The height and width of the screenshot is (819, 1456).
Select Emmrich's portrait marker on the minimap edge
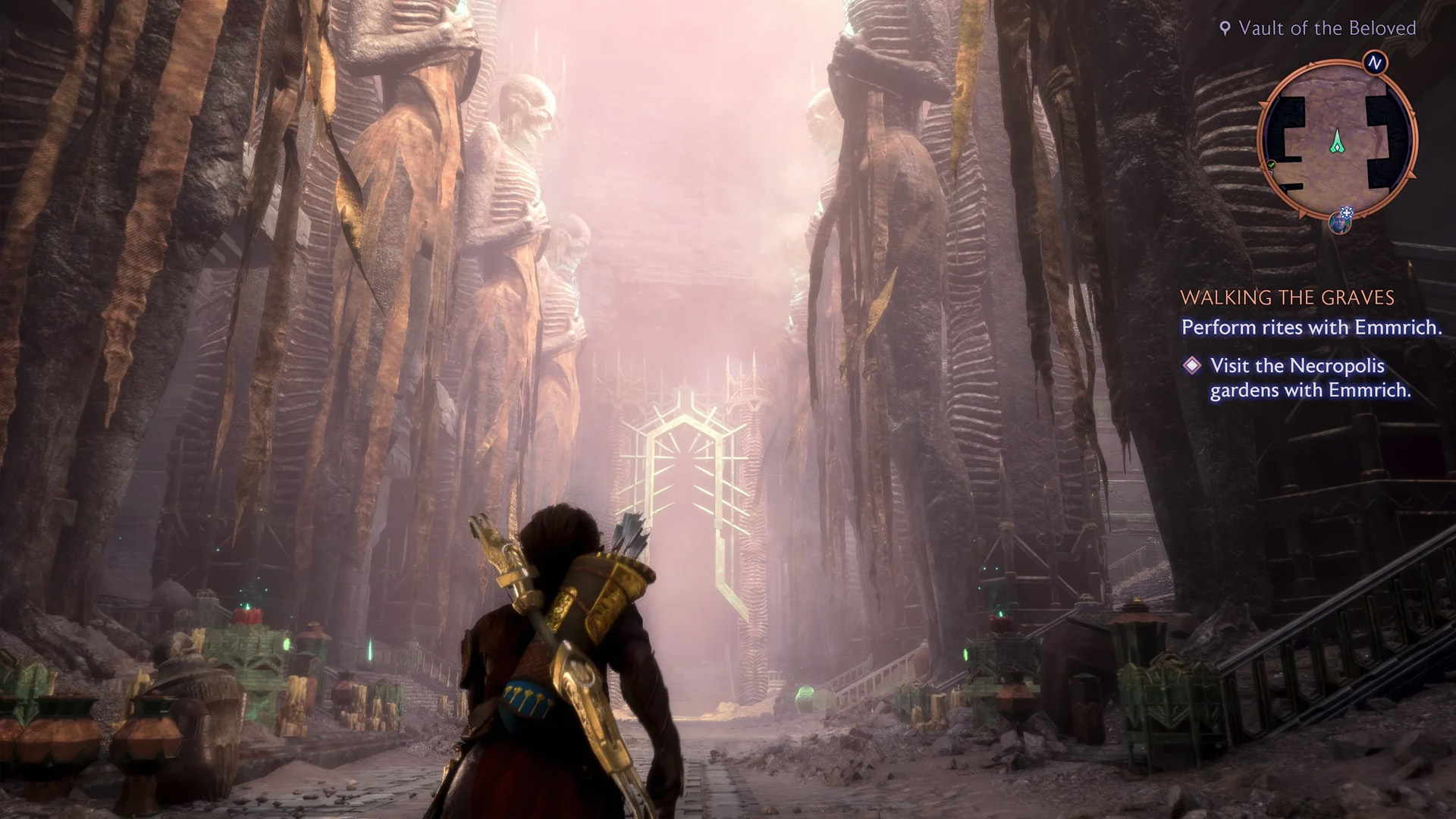(x=1340, y=222)
